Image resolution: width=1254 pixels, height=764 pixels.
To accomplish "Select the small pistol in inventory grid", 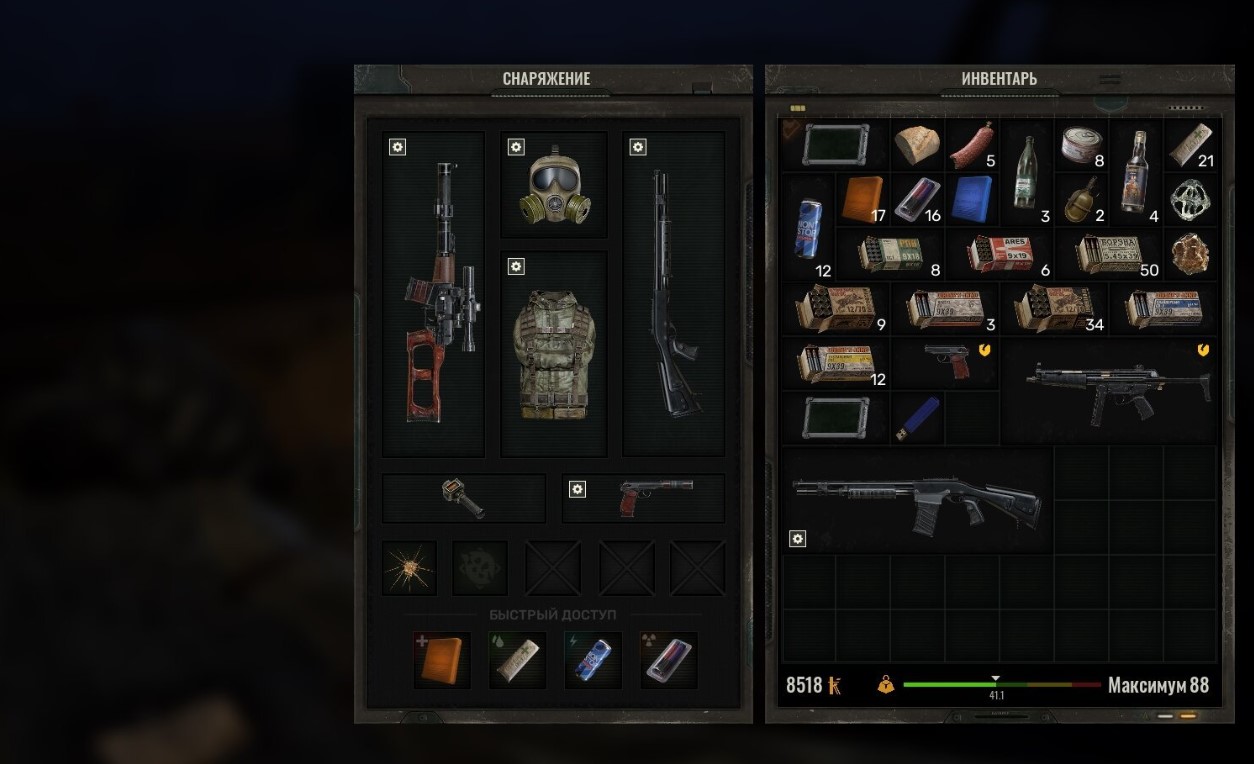I will pos(946,362).
